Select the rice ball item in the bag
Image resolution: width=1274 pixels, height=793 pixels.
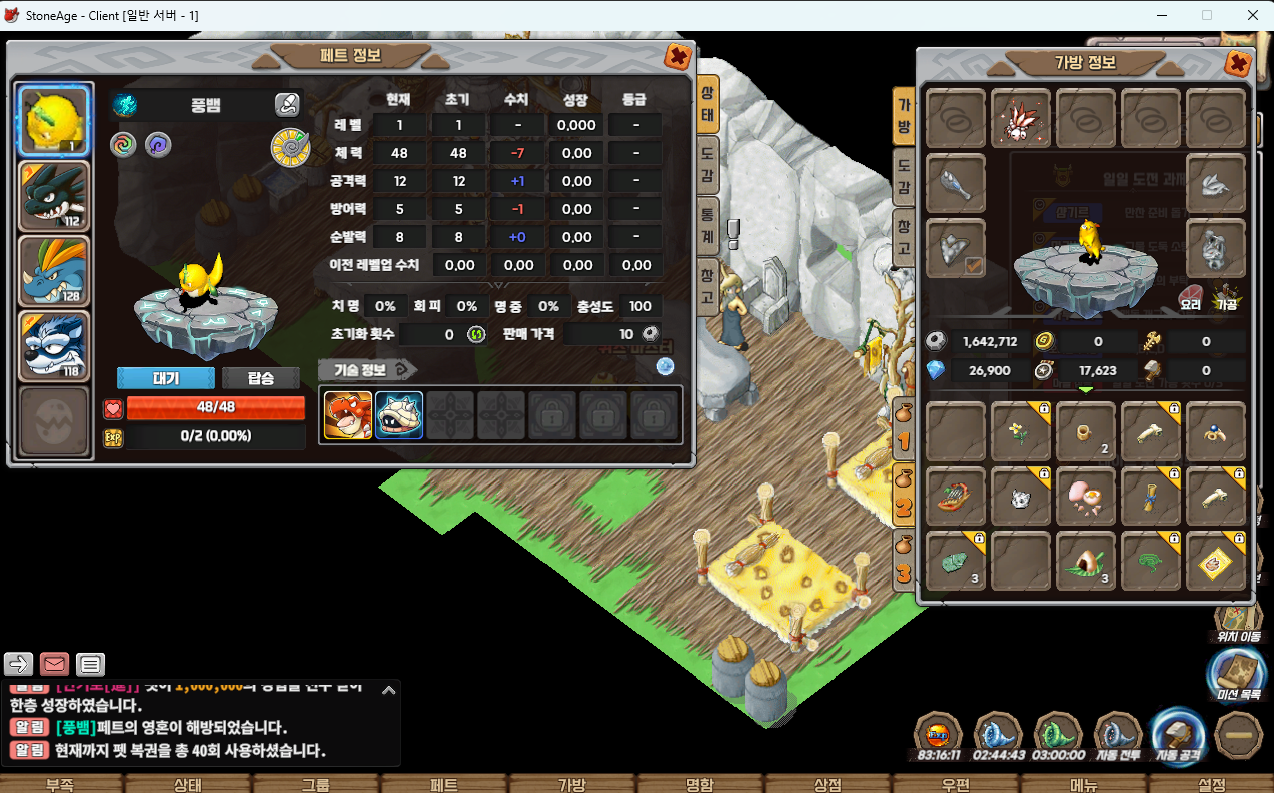pos(1086,561)
